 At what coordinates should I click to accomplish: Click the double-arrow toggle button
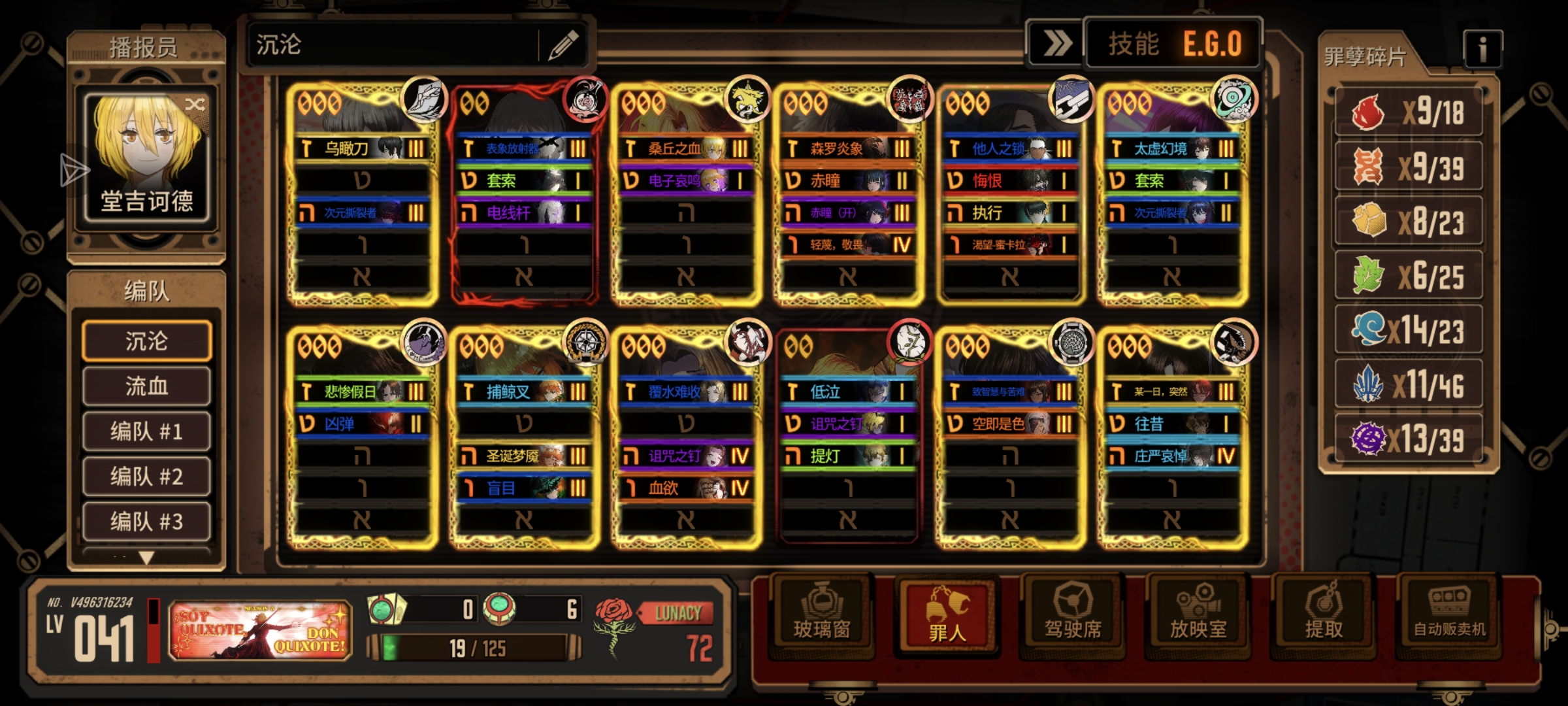point(1056,44)
